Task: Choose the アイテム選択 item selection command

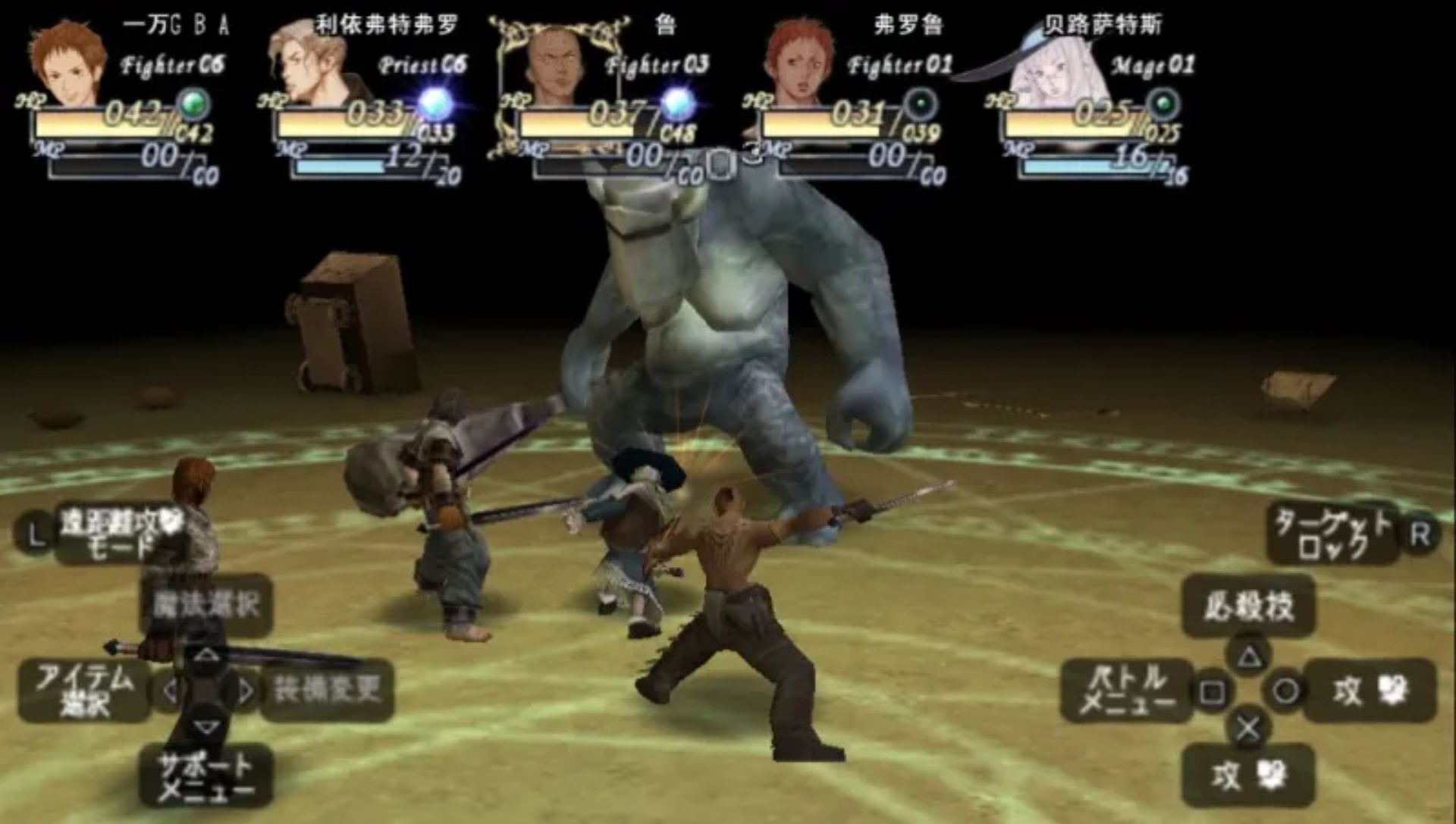Action: [84, 690]
